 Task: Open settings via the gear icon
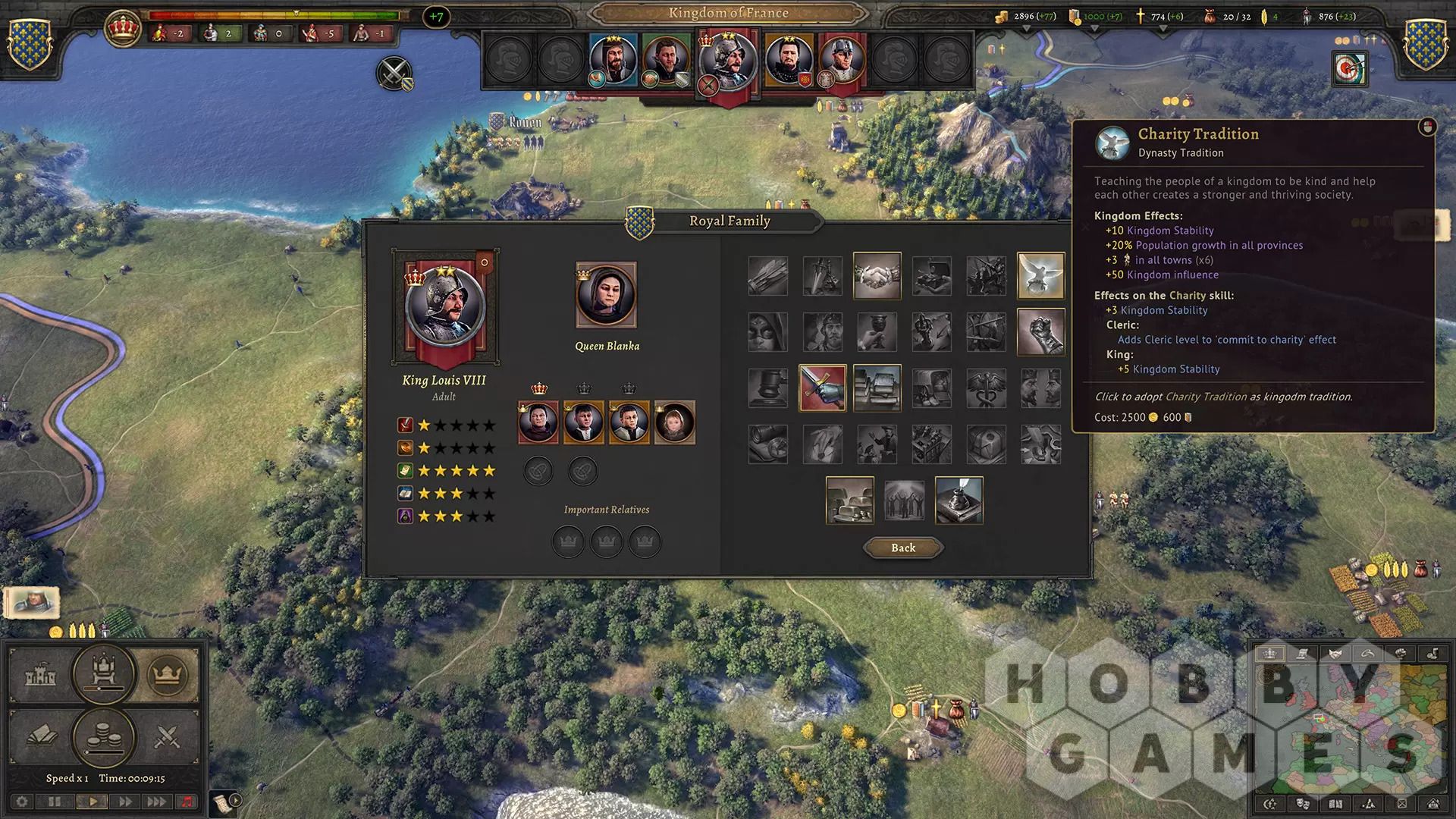tap(22, 802)
